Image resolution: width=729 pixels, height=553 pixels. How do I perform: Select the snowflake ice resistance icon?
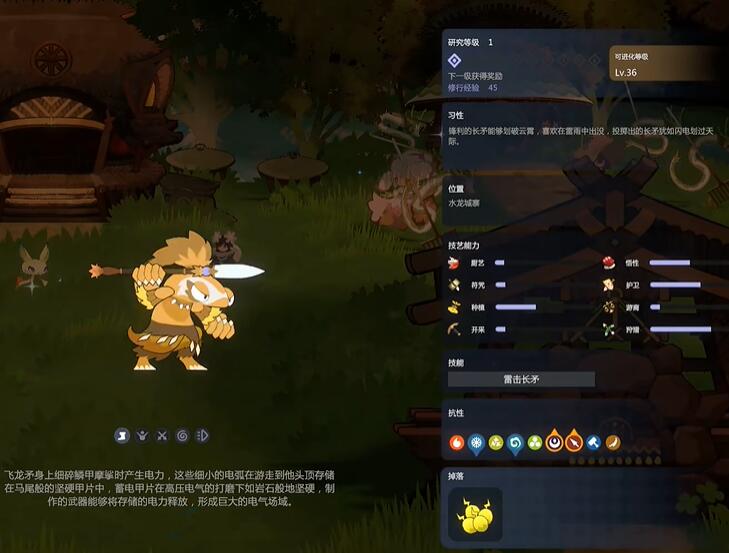(x=476, y=441)
